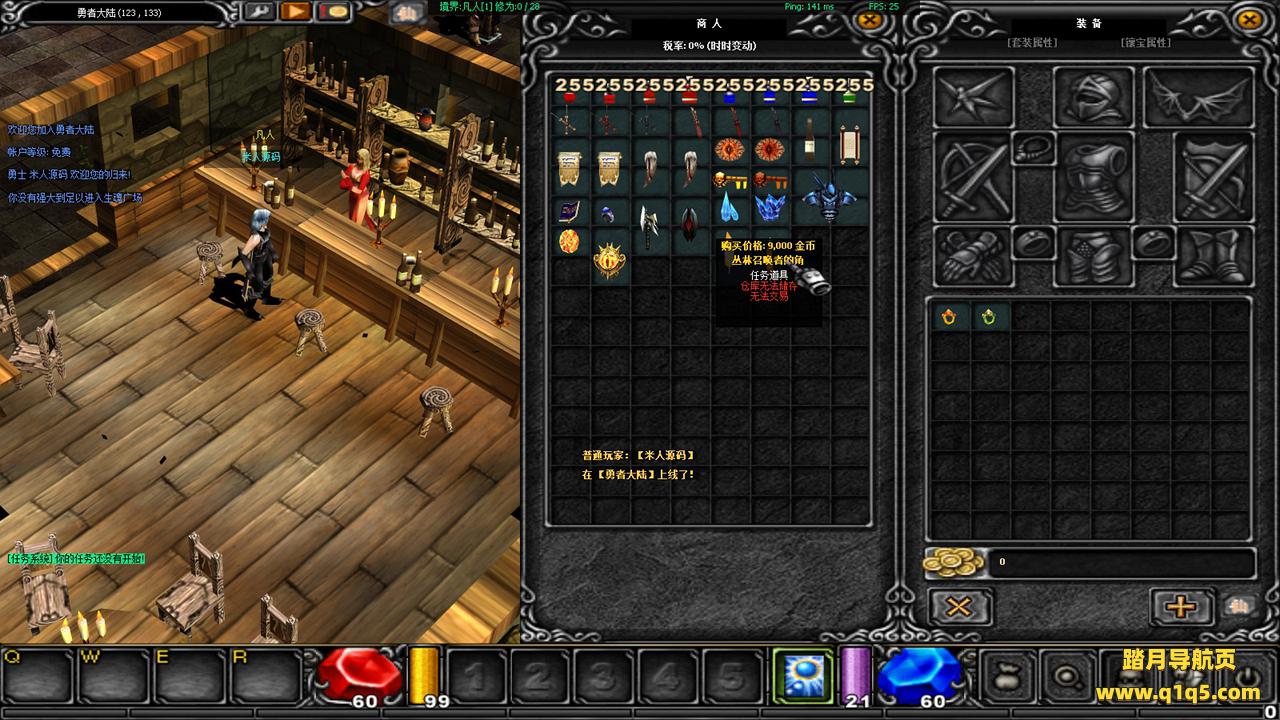
Task: Select the golden eye emblem item
Action: click(x=611, y=261)
